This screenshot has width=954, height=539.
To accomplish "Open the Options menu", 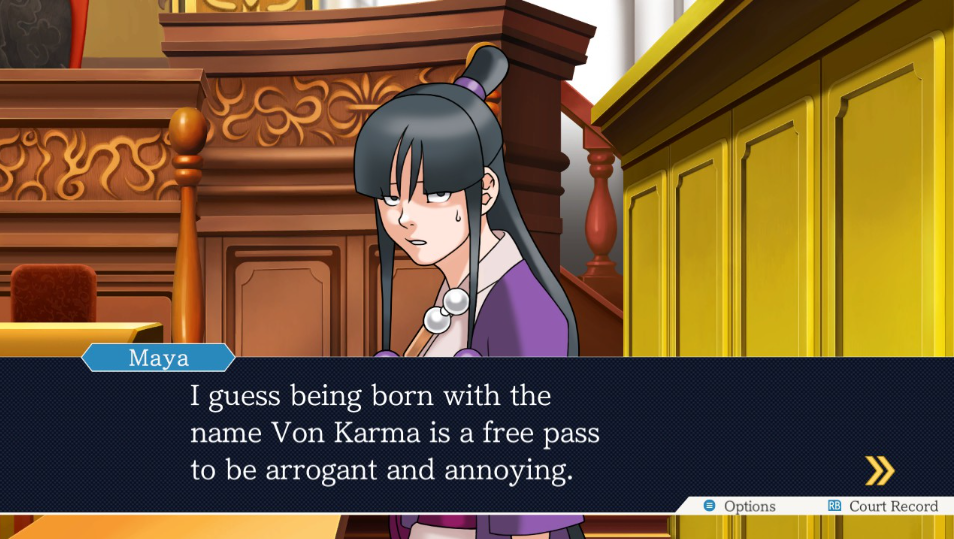I will tap(740, 506).
